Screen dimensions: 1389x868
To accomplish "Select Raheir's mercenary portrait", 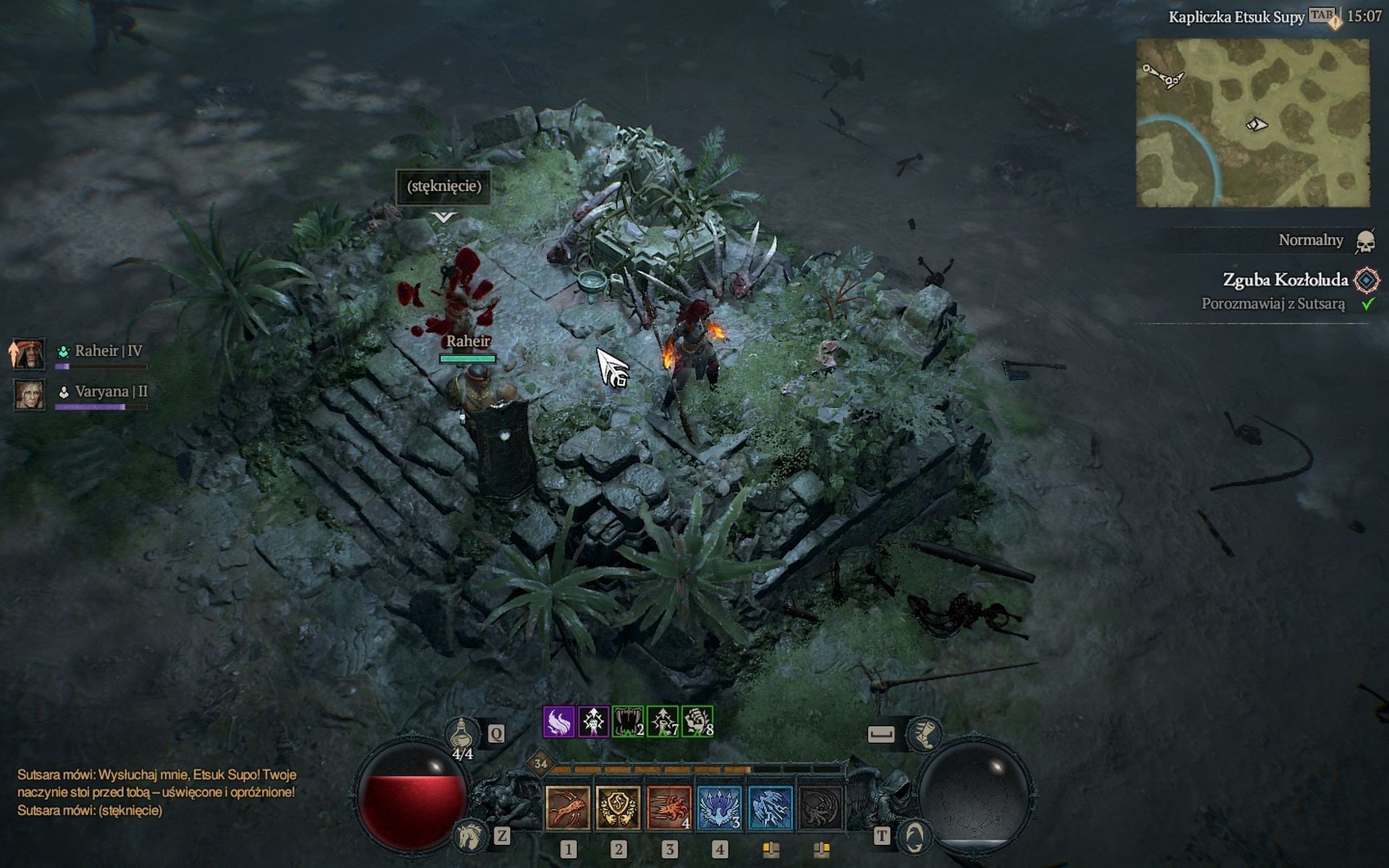I will coord(29,354).
